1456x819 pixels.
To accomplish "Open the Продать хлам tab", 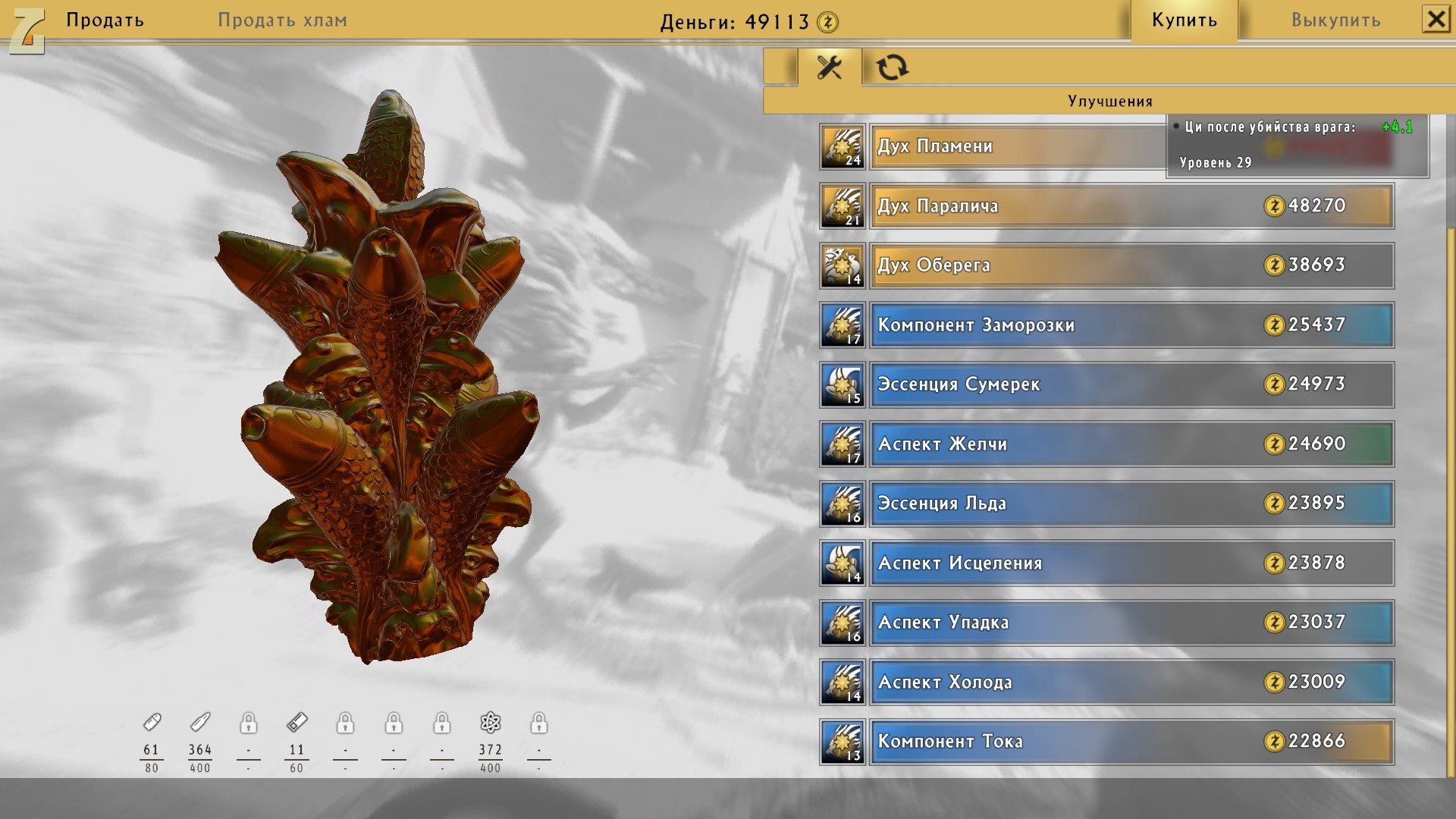I will pos(282,20).
